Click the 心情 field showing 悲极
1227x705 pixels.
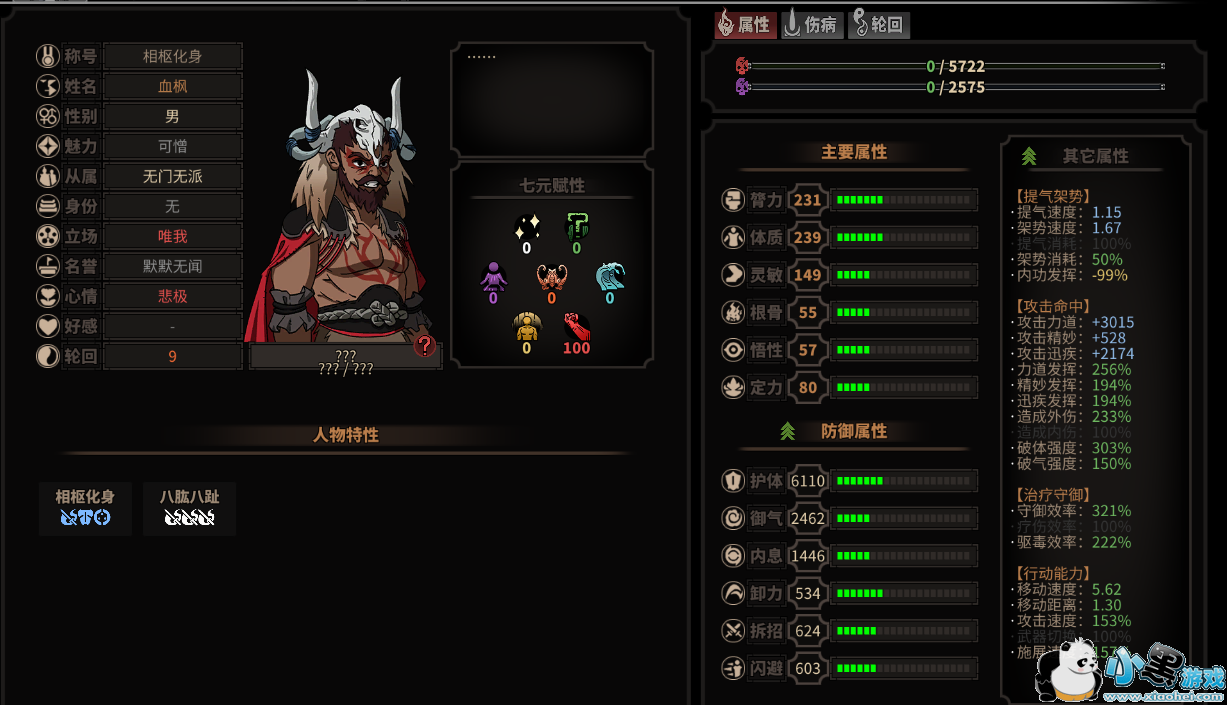(172, 296)
